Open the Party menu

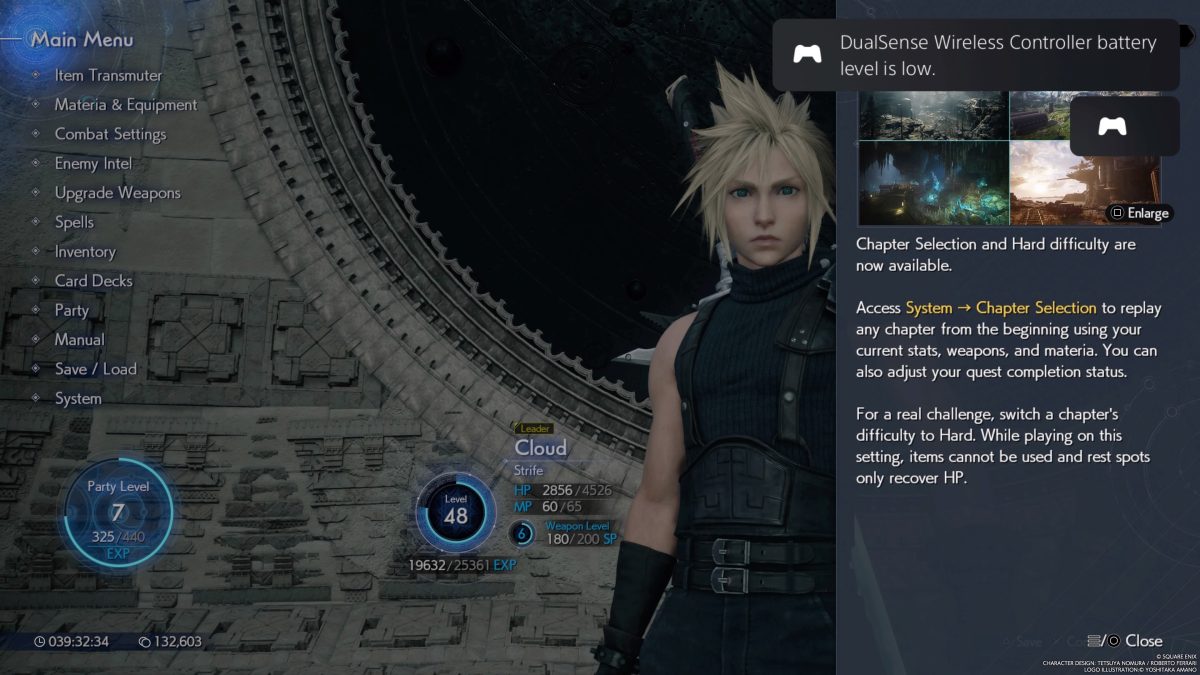(72, 310)
